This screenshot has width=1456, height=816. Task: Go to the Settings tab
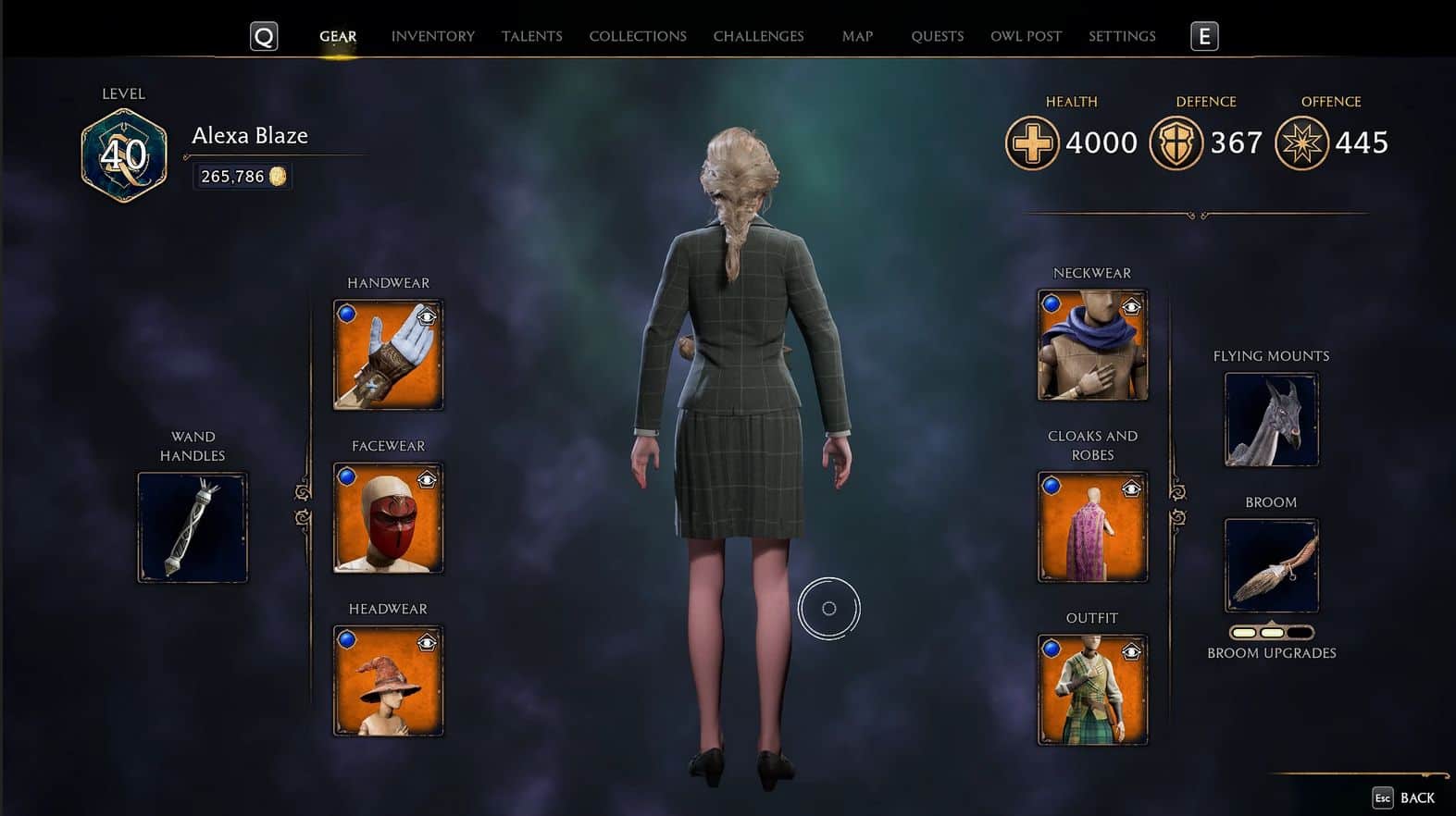(1122, 36)
